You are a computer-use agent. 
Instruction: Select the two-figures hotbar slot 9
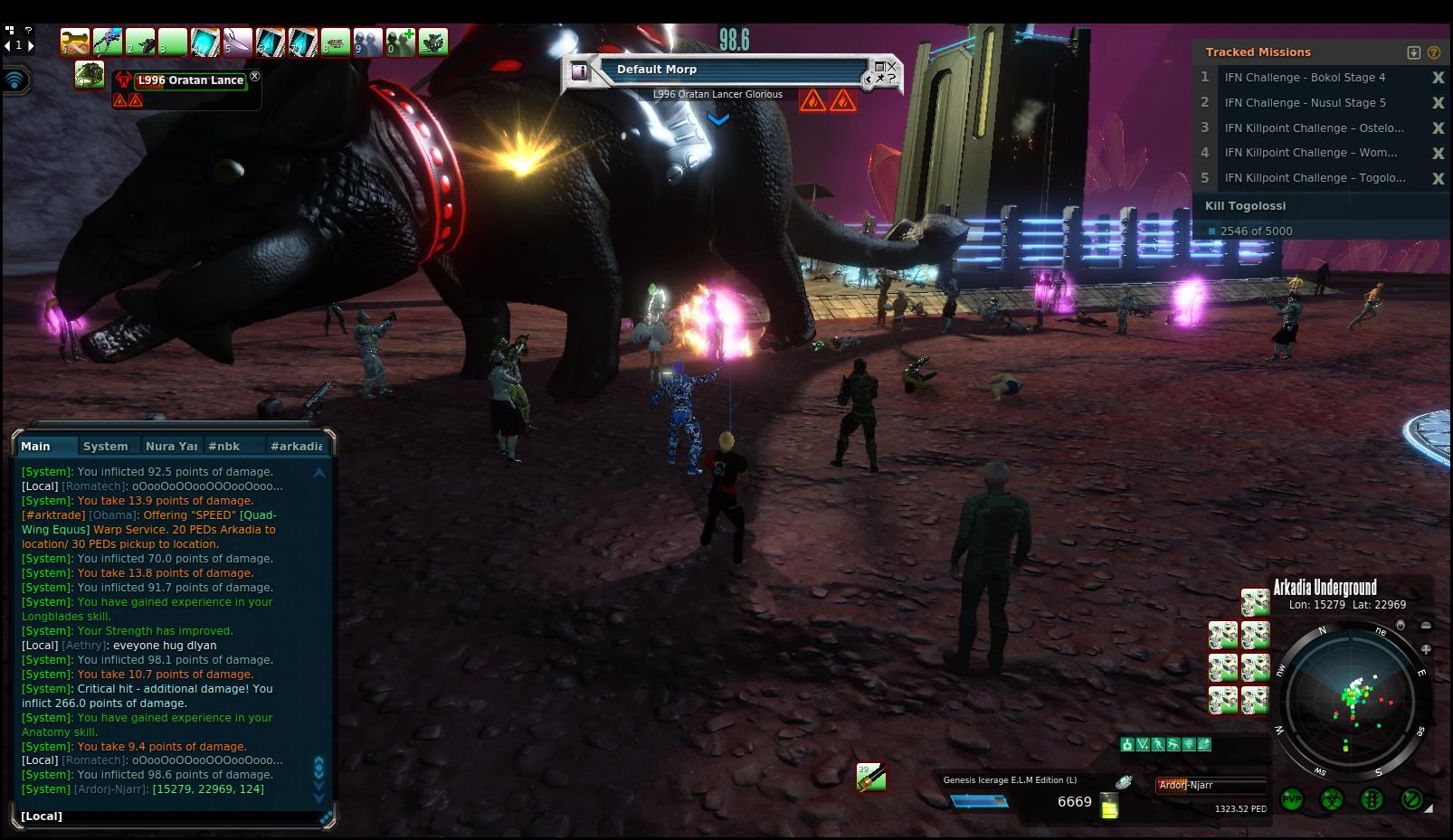tap(368, 42)
